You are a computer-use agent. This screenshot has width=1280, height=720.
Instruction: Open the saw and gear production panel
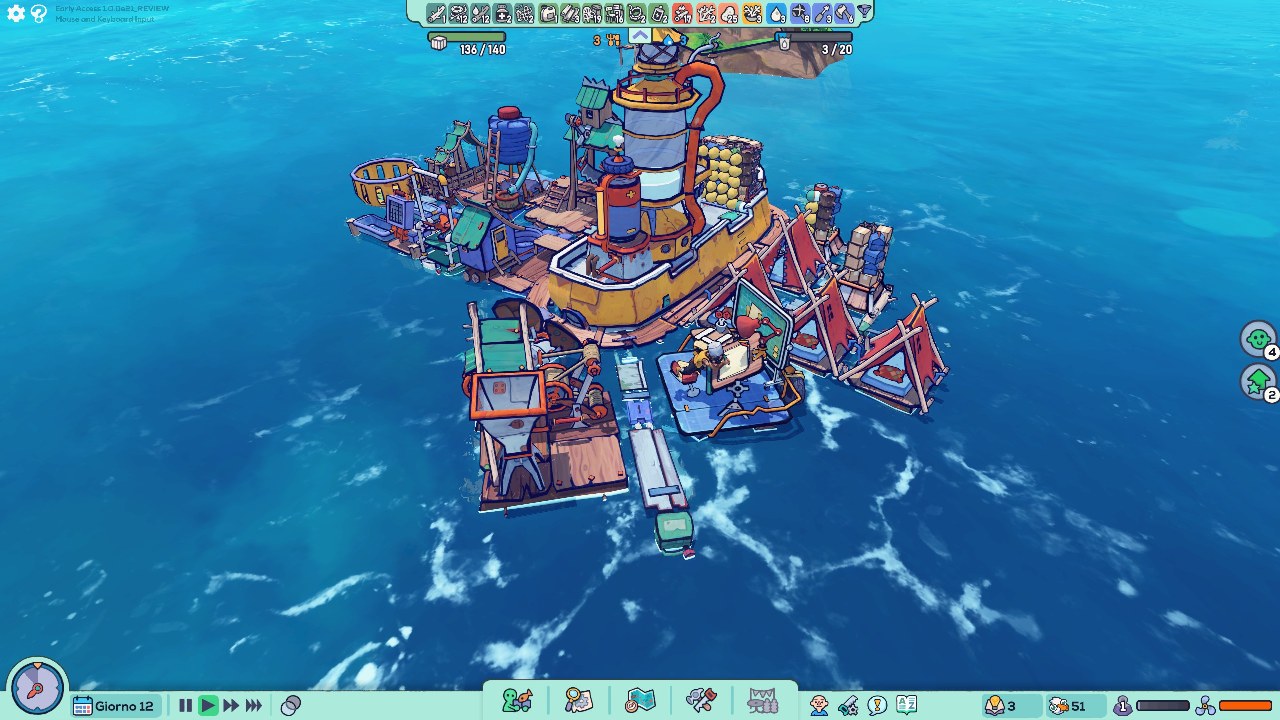click(848, 706)
